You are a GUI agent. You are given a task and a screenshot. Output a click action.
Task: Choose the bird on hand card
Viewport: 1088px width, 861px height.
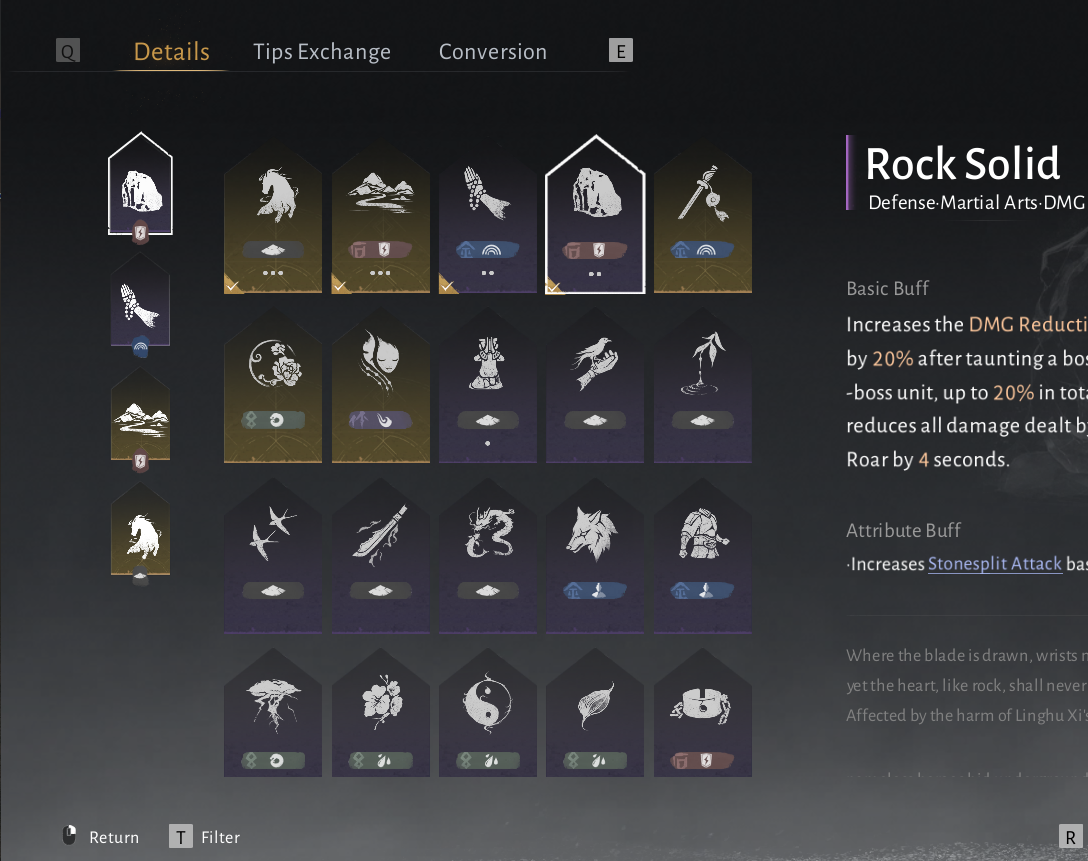coord(595,385)
